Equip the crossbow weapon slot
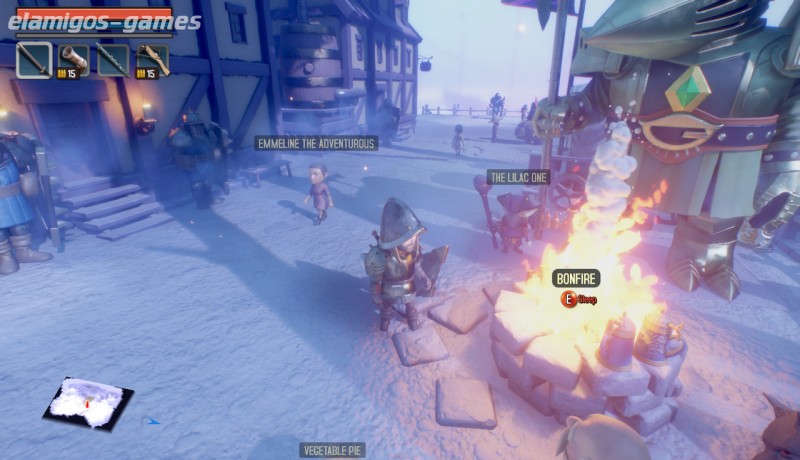 [152, 60]
